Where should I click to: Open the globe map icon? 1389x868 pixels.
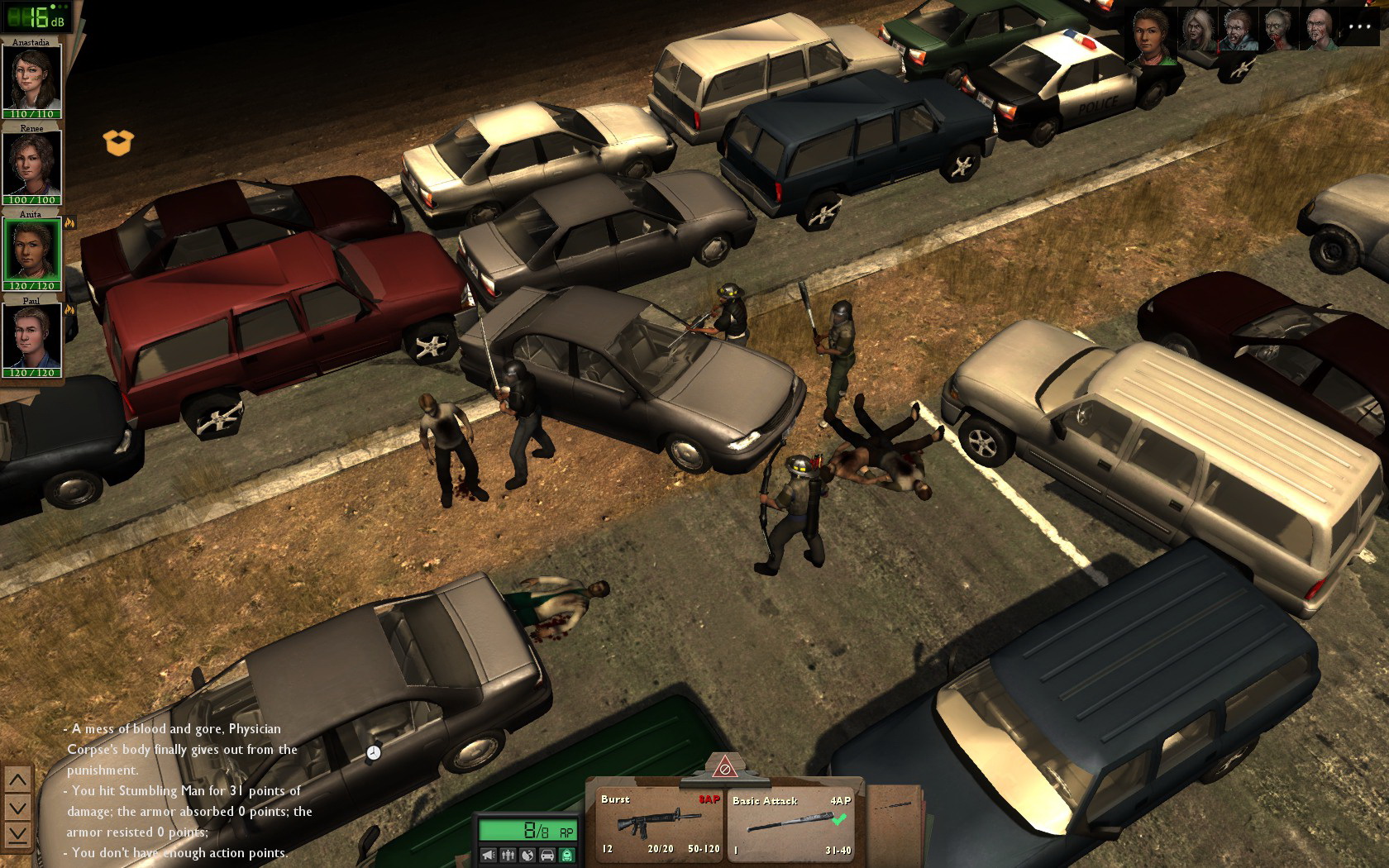pyautogui.click(x=527, y=855)
